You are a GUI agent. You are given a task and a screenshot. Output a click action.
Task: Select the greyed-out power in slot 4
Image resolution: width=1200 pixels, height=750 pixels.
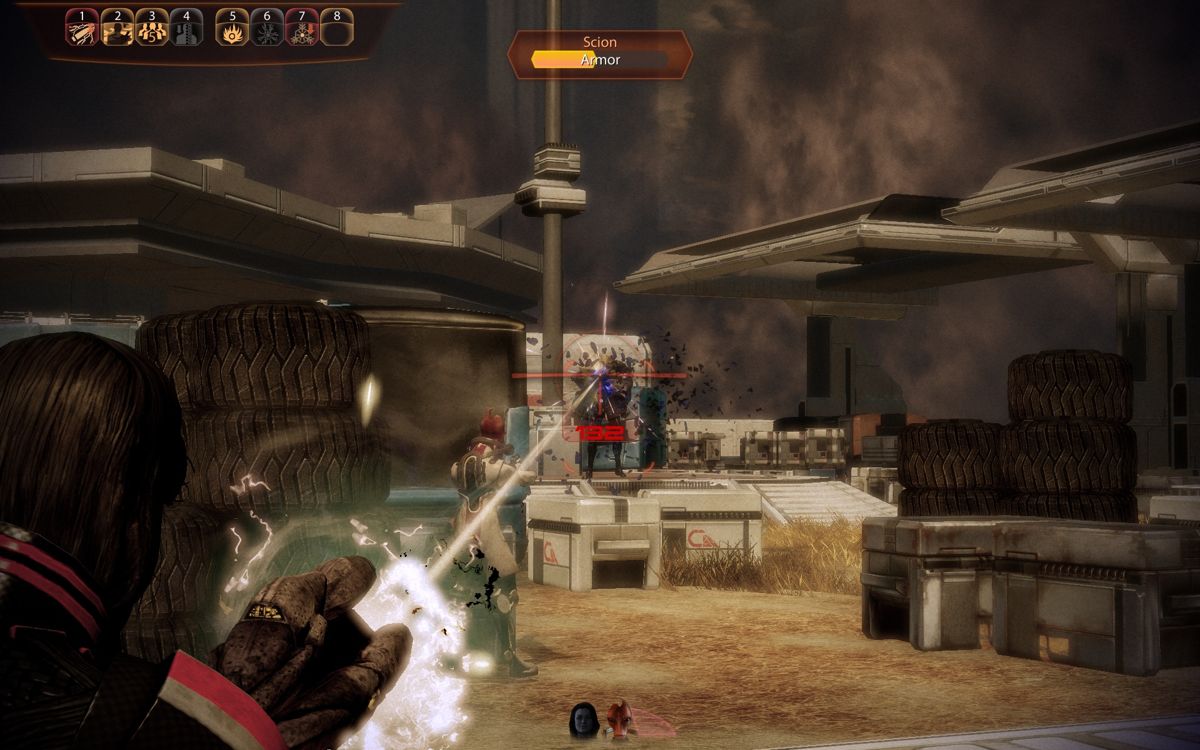tap(185, 28)
